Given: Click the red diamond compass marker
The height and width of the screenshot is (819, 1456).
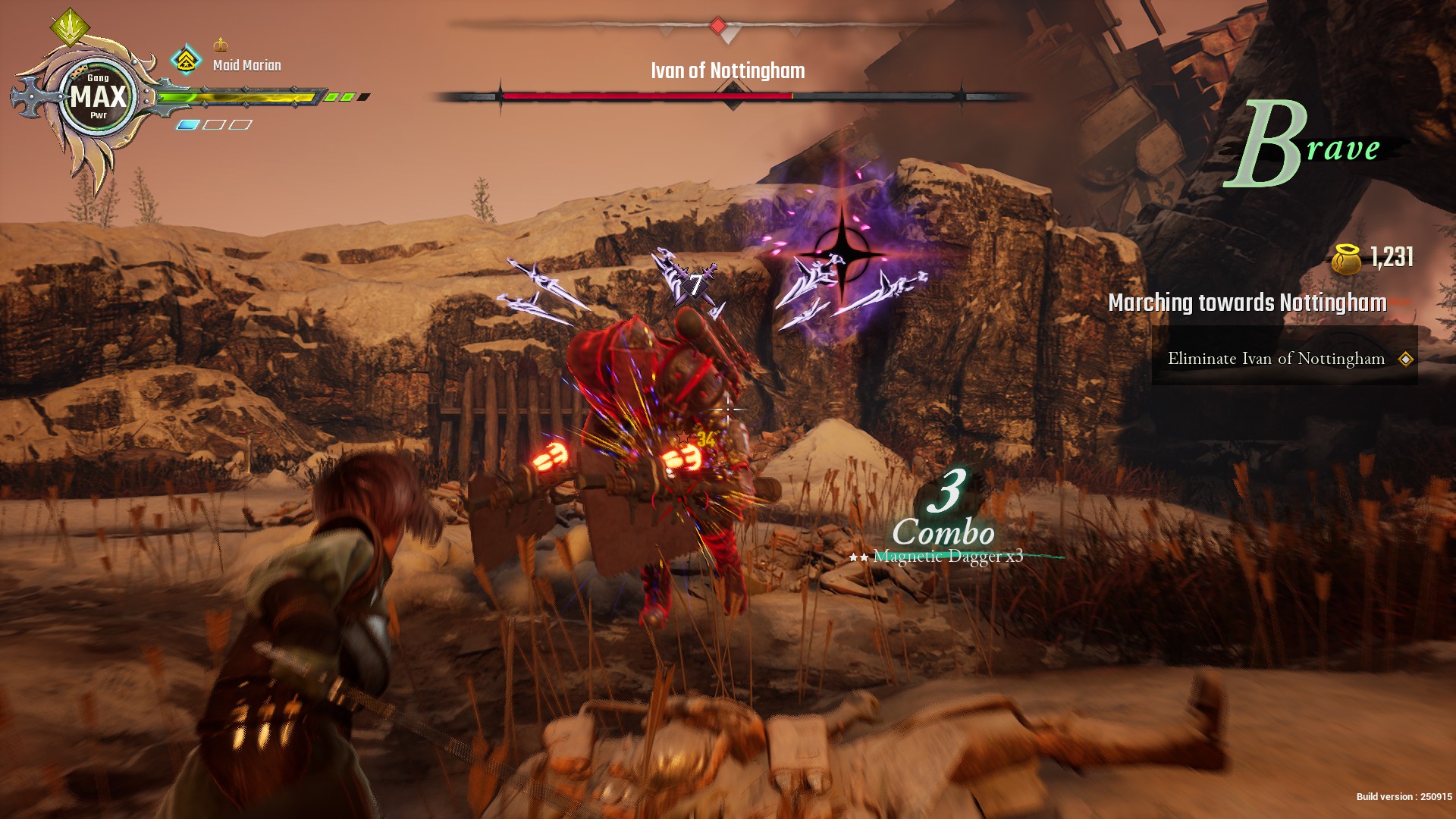Looking at the screenshot, I should [717, 27].
